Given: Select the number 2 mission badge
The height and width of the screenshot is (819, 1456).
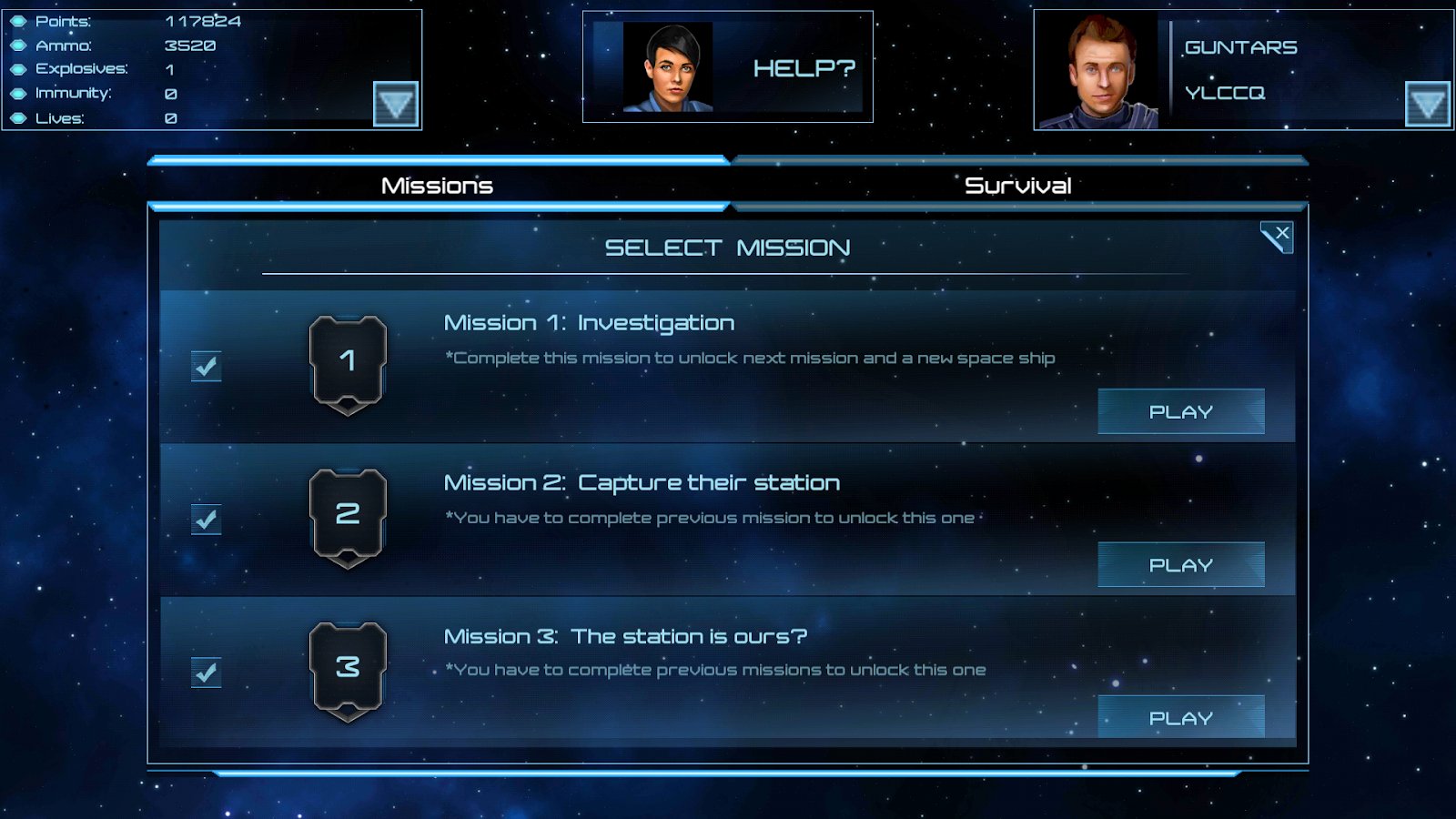Looking at the screenshot, I should [348, 516].
